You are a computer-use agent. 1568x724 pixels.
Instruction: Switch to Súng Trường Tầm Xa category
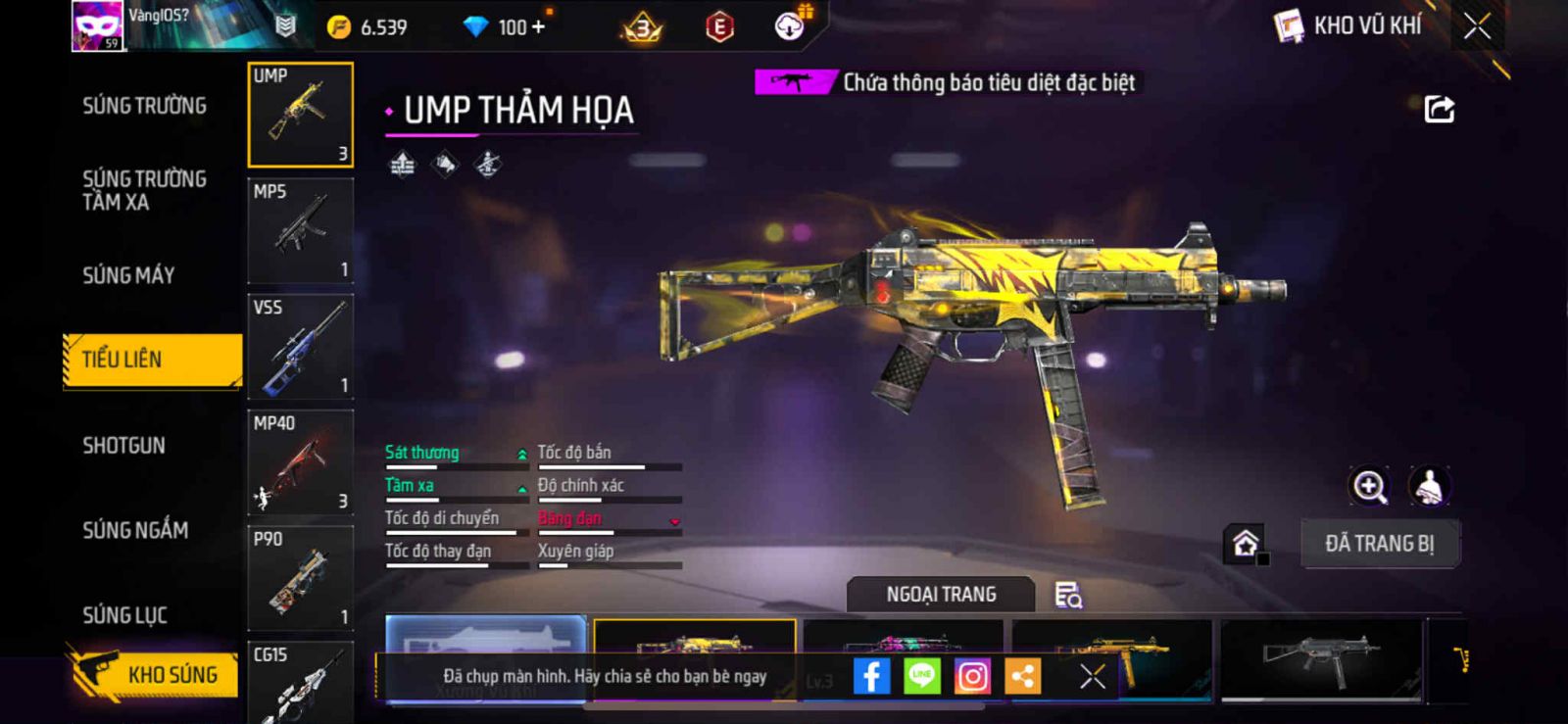[144, 190]
